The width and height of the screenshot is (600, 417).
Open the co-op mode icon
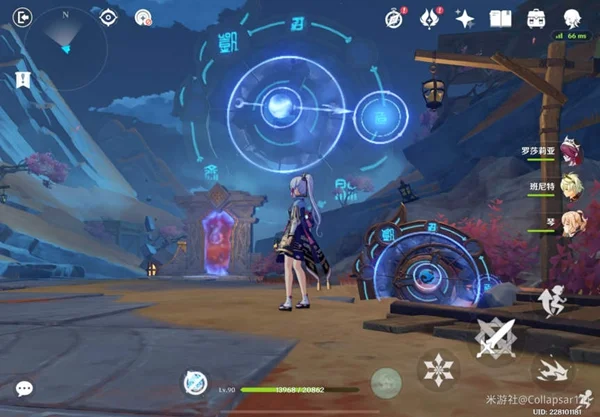tap(143, 17)
